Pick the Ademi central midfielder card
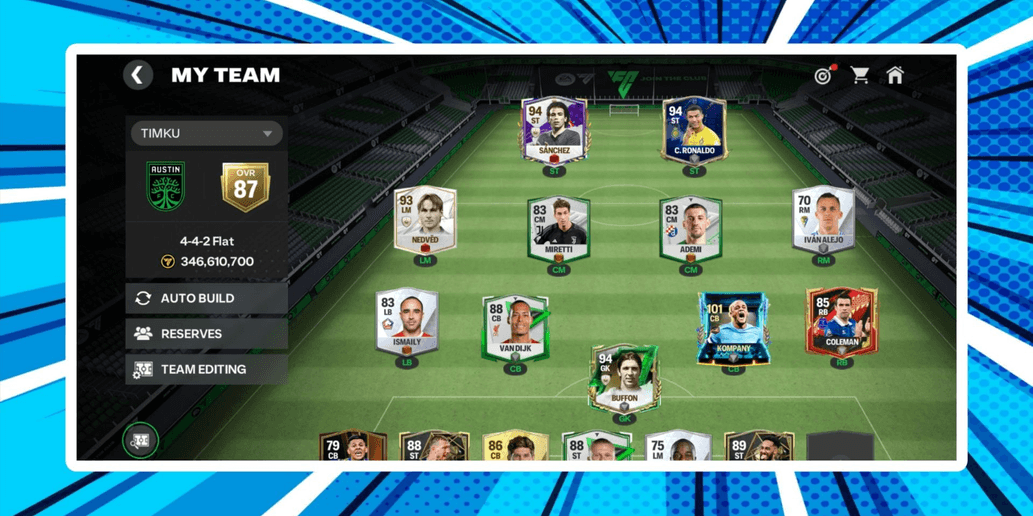Image resolution: width=1033 pixels, height=516 pixels. click(690, 229)
